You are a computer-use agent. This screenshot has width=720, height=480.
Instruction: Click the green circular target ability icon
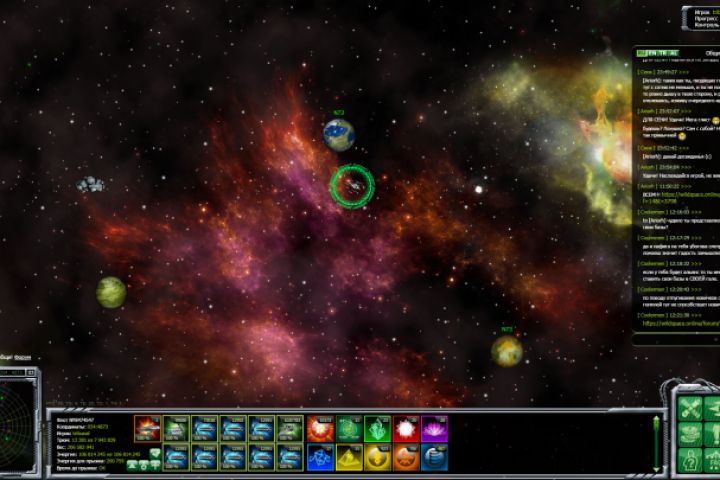(x=349, y=429)
